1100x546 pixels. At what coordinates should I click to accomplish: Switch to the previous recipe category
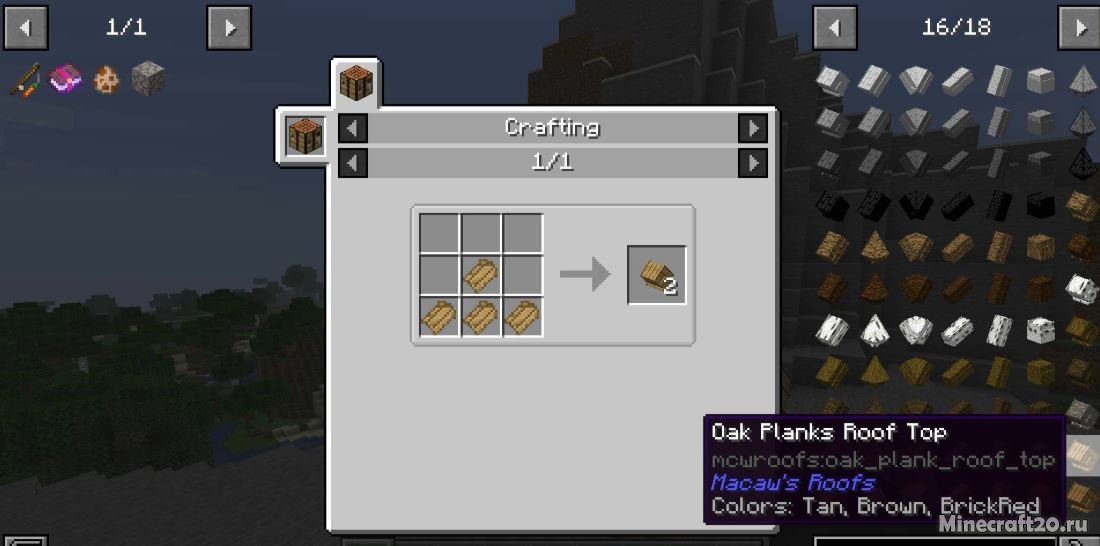click(353, 128)
